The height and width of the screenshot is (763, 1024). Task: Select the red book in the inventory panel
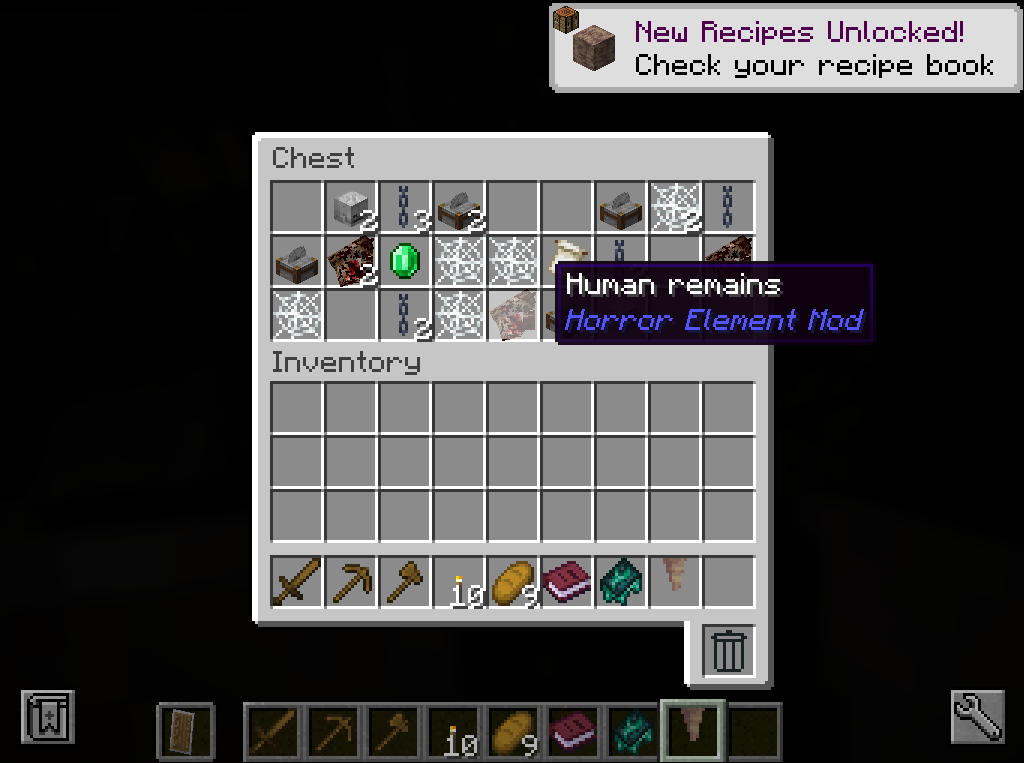(567, 582)
